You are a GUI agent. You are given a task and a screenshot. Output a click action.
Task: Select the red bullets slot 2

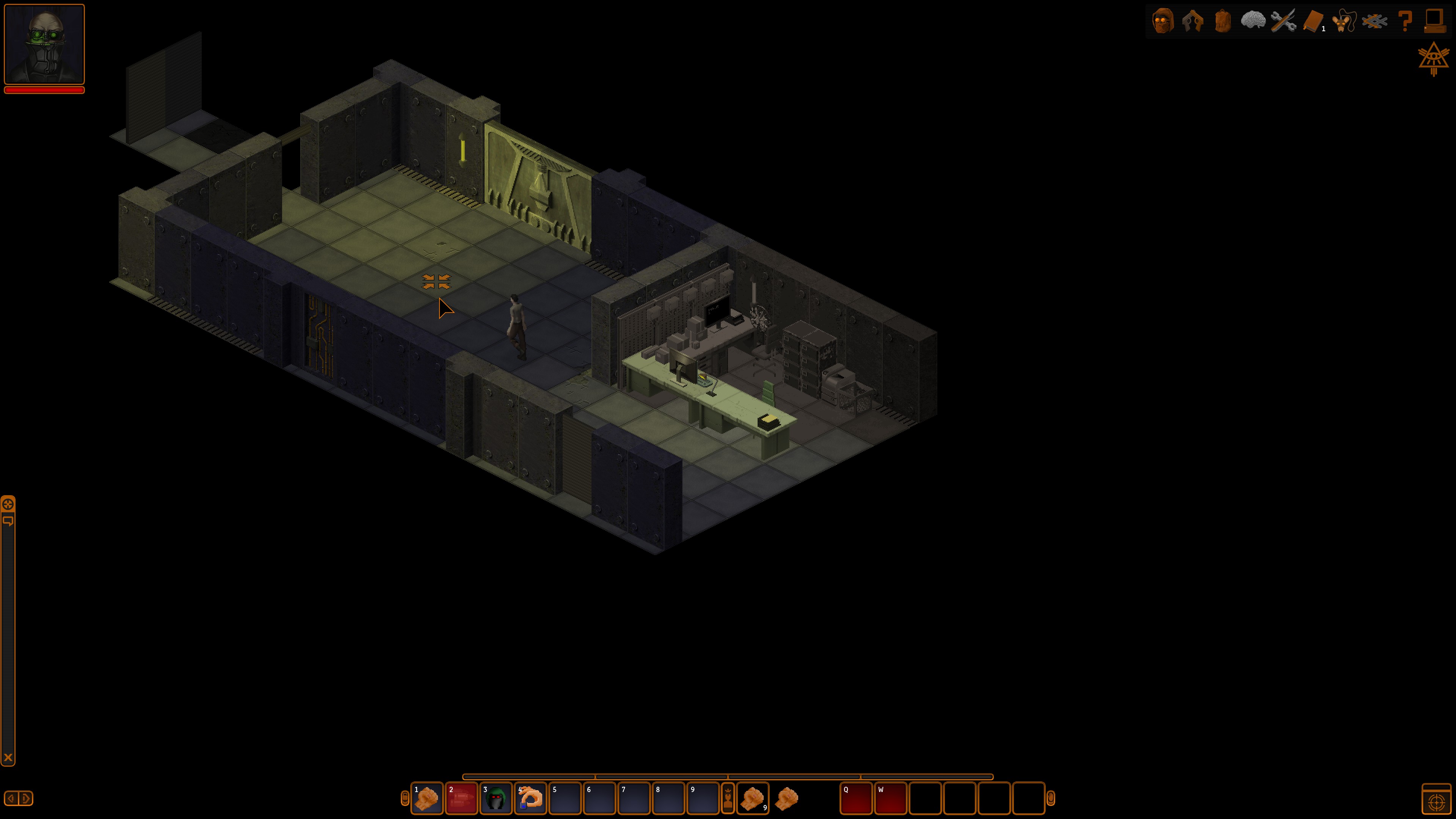[x=461, y=798]
